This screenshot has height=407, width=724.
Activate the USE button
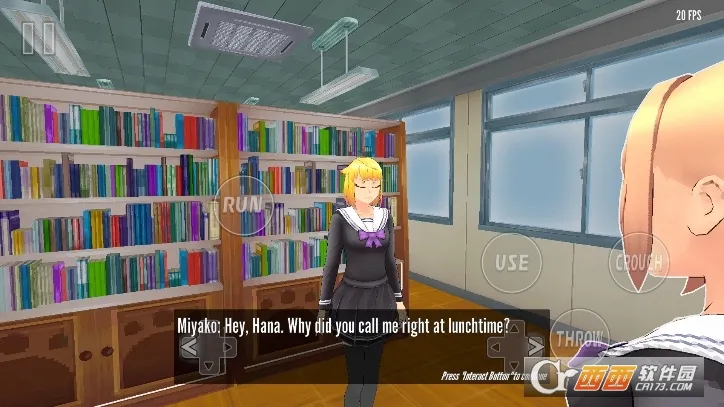coord(512,262)
